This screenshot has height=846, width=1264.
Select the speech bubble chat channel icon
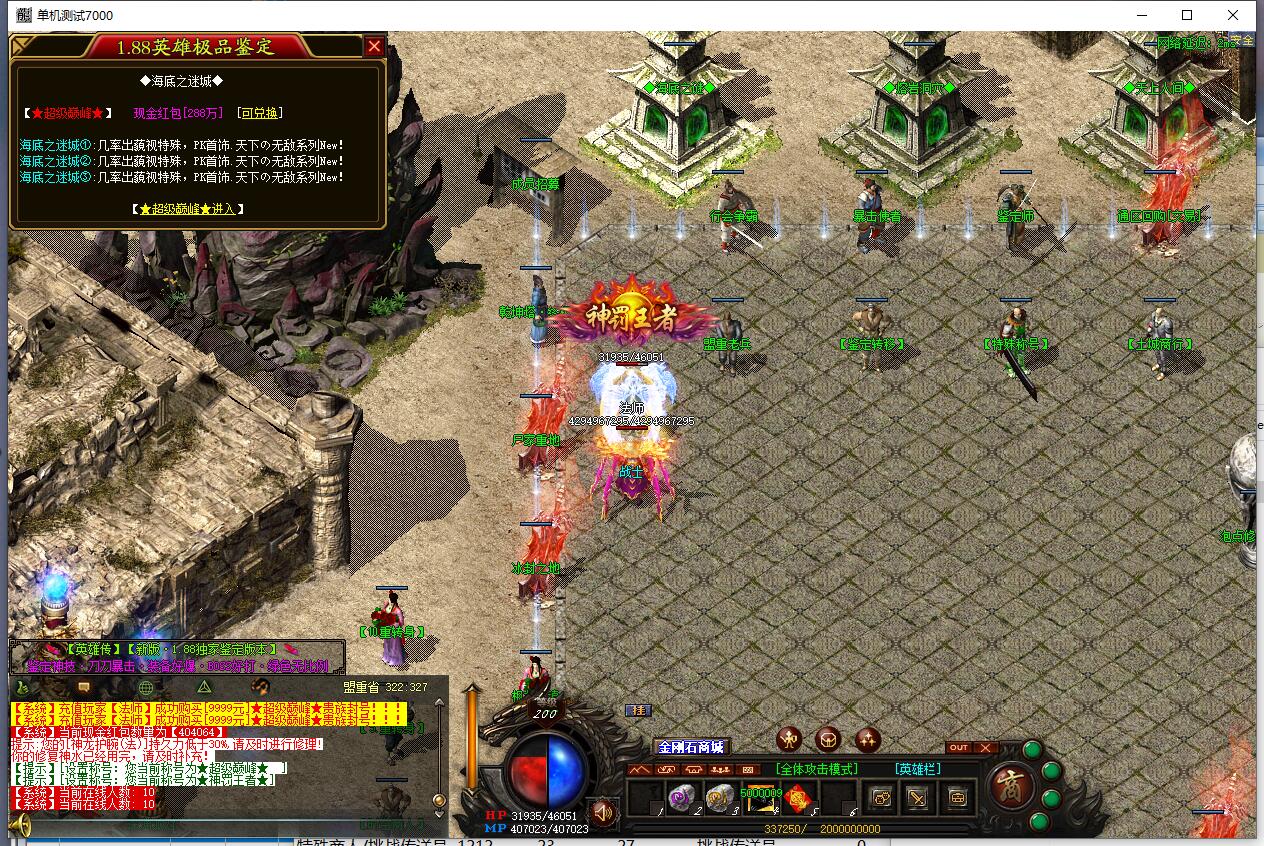tap(84, 687)
